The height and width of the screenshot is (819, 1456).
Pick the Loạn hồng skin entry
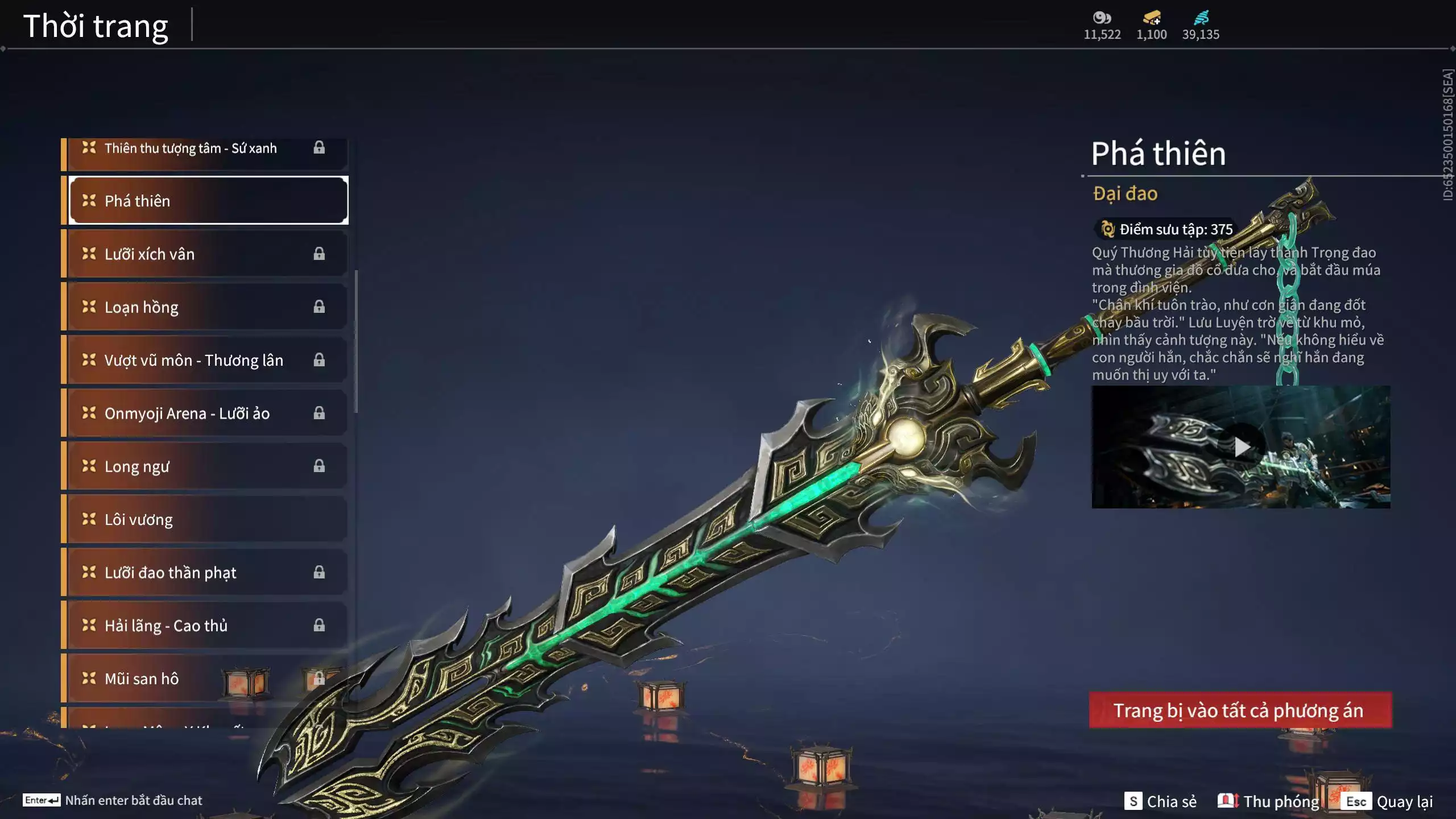(x=205, y=307)
